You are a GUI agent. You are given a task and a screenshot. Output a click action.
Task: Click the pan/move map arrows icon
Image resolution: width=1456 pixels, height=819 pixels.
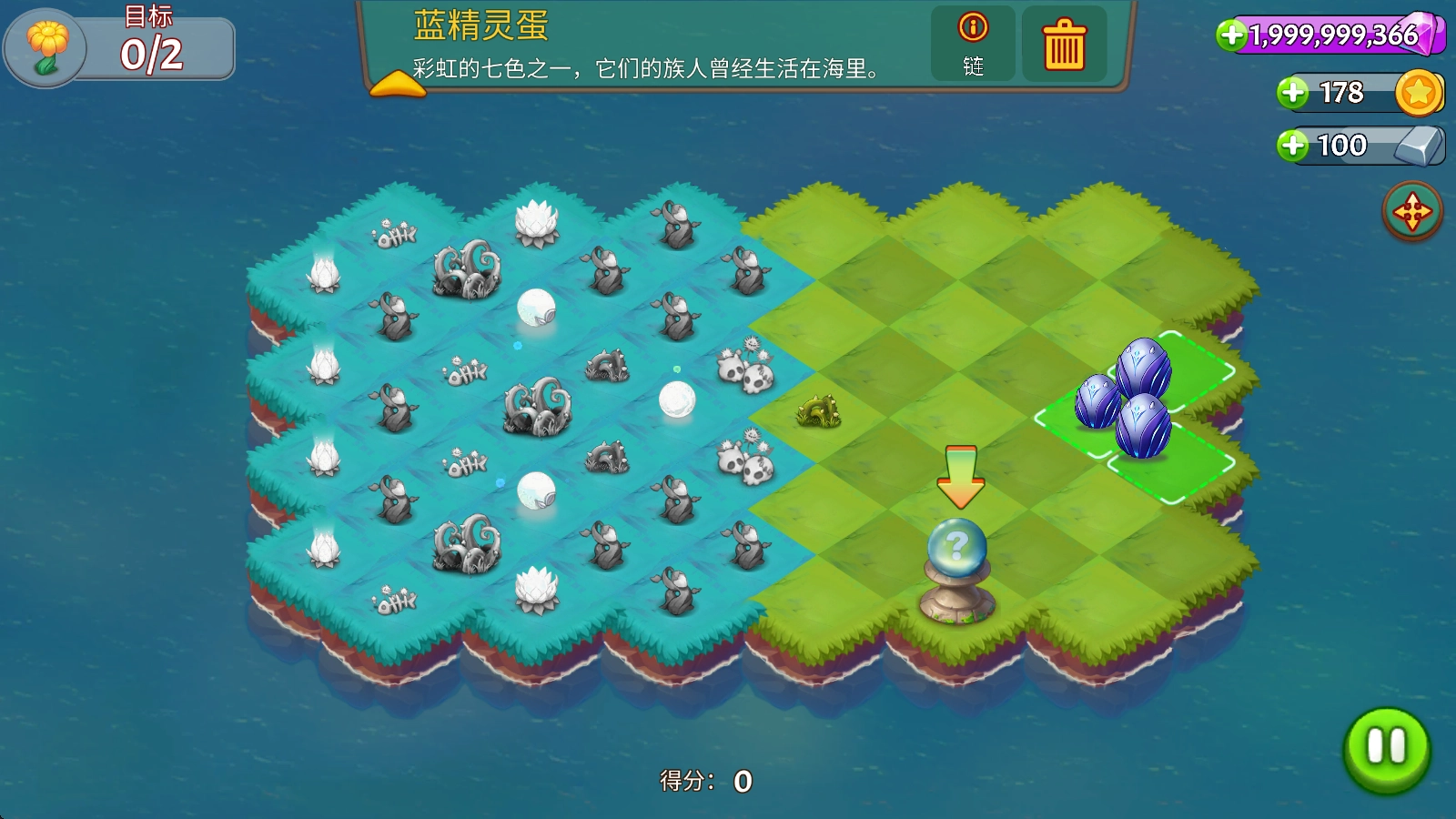1412,208
